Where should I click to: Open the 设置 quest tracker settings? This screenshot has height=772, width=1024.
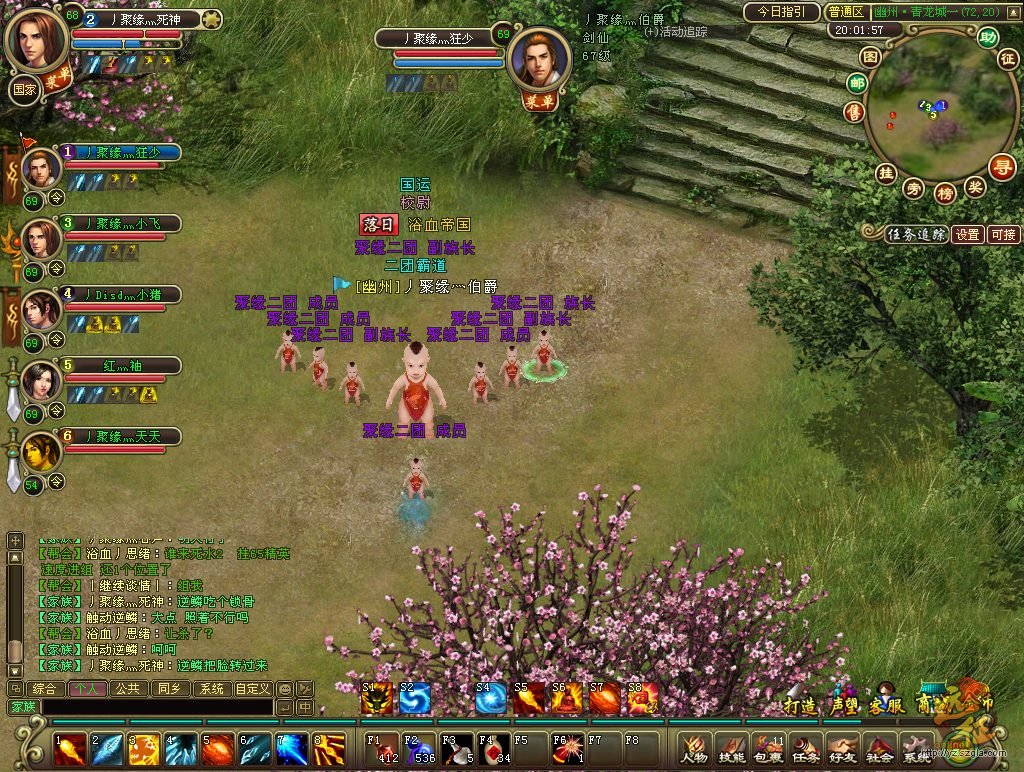click(967, 235)
